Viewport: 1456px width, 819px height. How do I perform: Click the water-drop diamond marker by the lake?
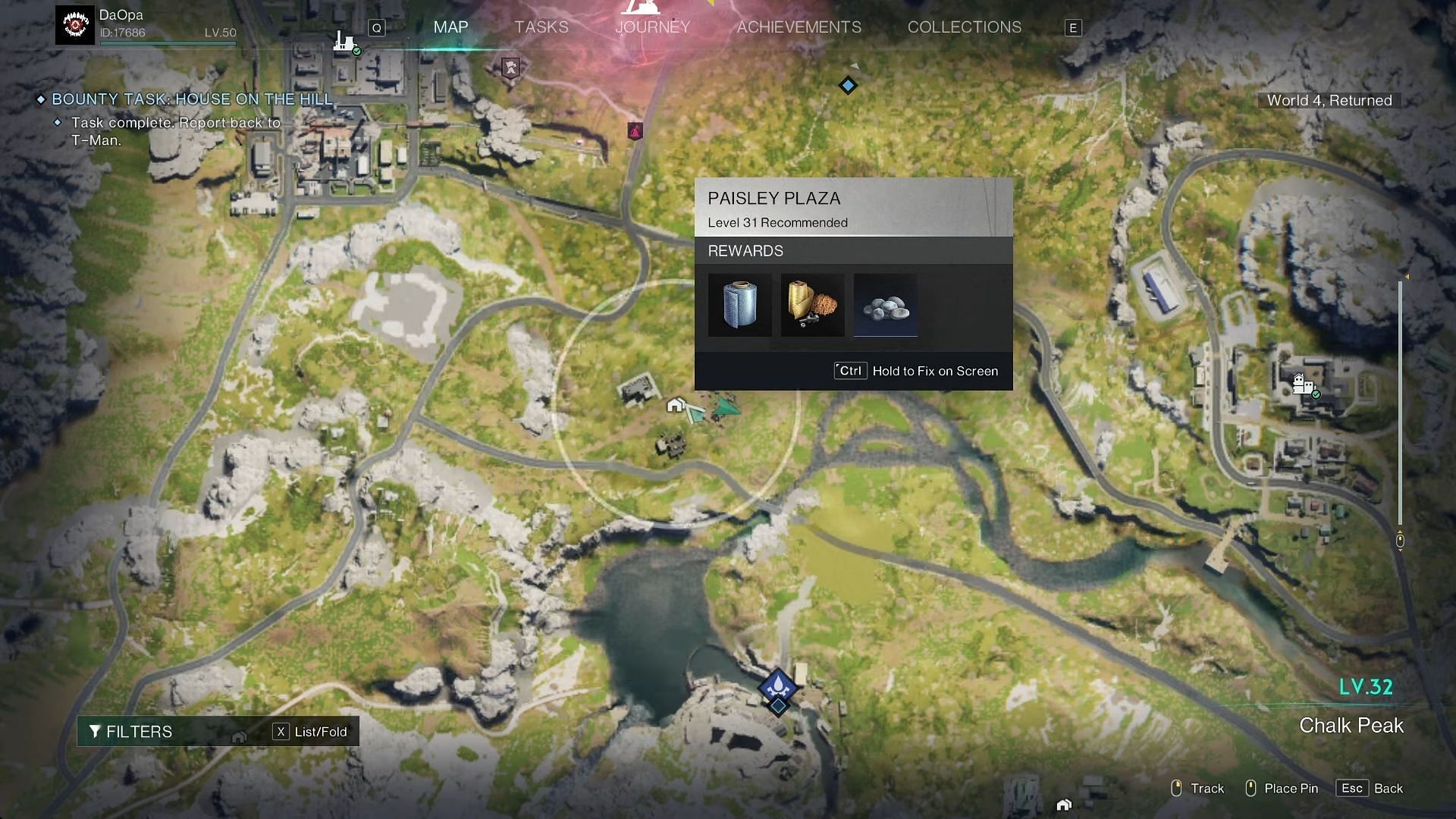point(777,687)
